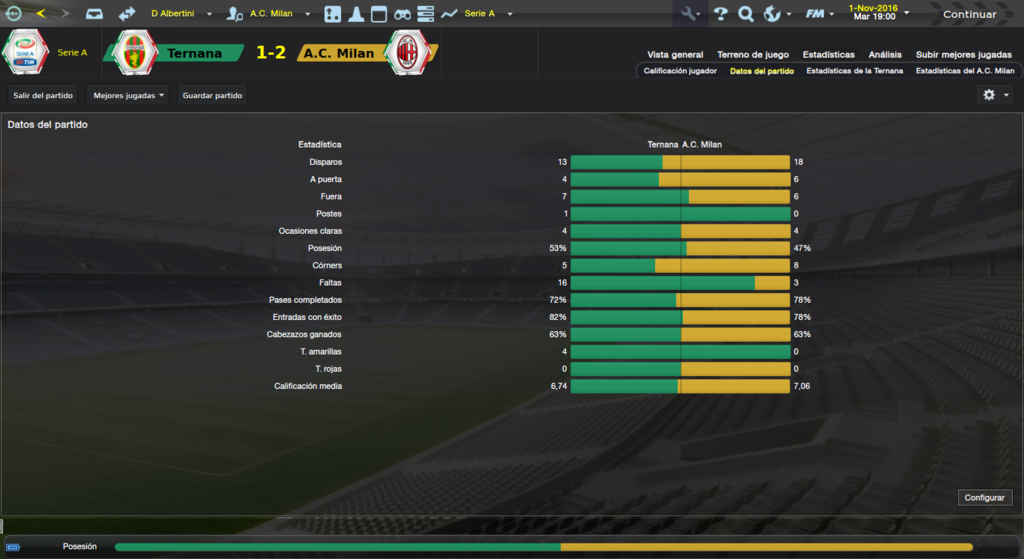Open the gear settings dropdown
The width and height of the screenshot is (1024, 559).
pos(994,95)
